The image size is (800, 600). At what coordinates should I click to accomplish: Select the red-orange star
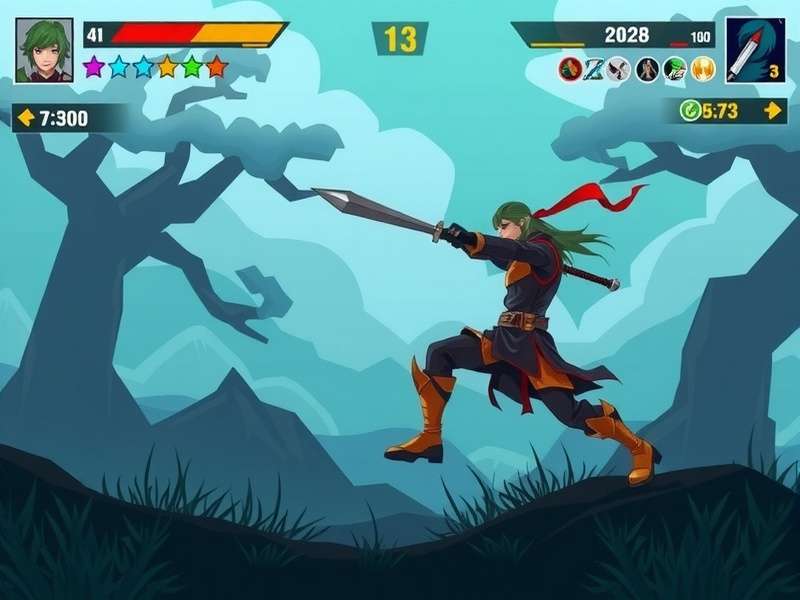click(x=216, y=67)
